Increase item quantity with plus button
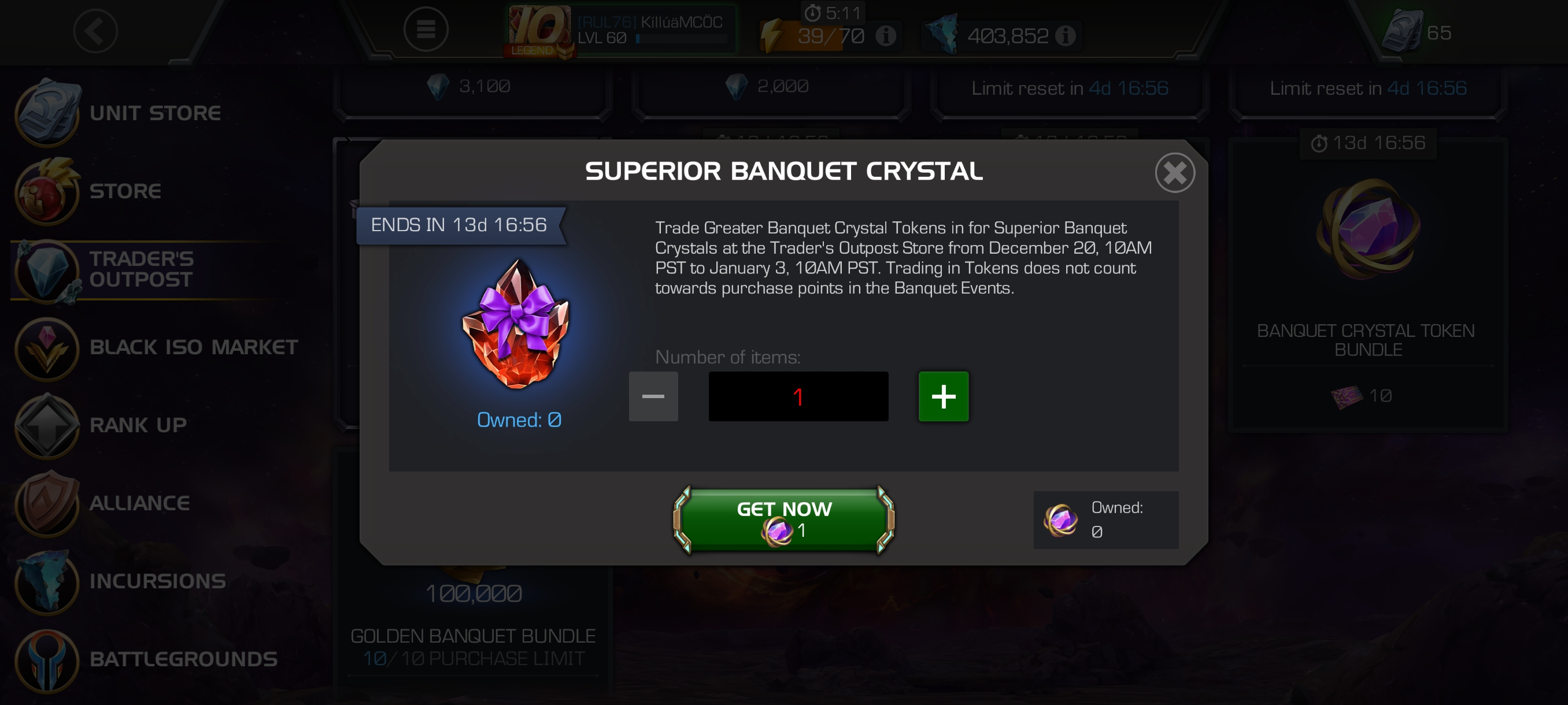This screenshot has height=705, width=1568. pos(943,396)
